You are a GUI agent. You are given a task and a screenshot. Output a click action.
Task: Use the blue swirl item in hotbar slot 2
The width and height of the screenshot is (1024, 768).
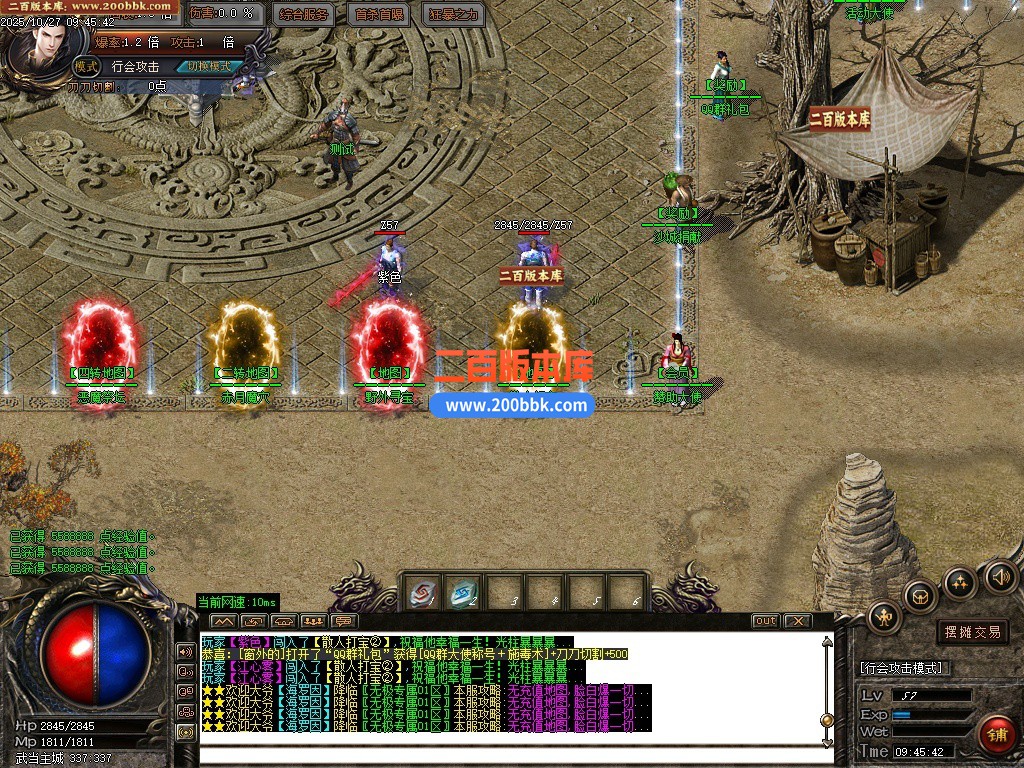(x=463, y=594)
